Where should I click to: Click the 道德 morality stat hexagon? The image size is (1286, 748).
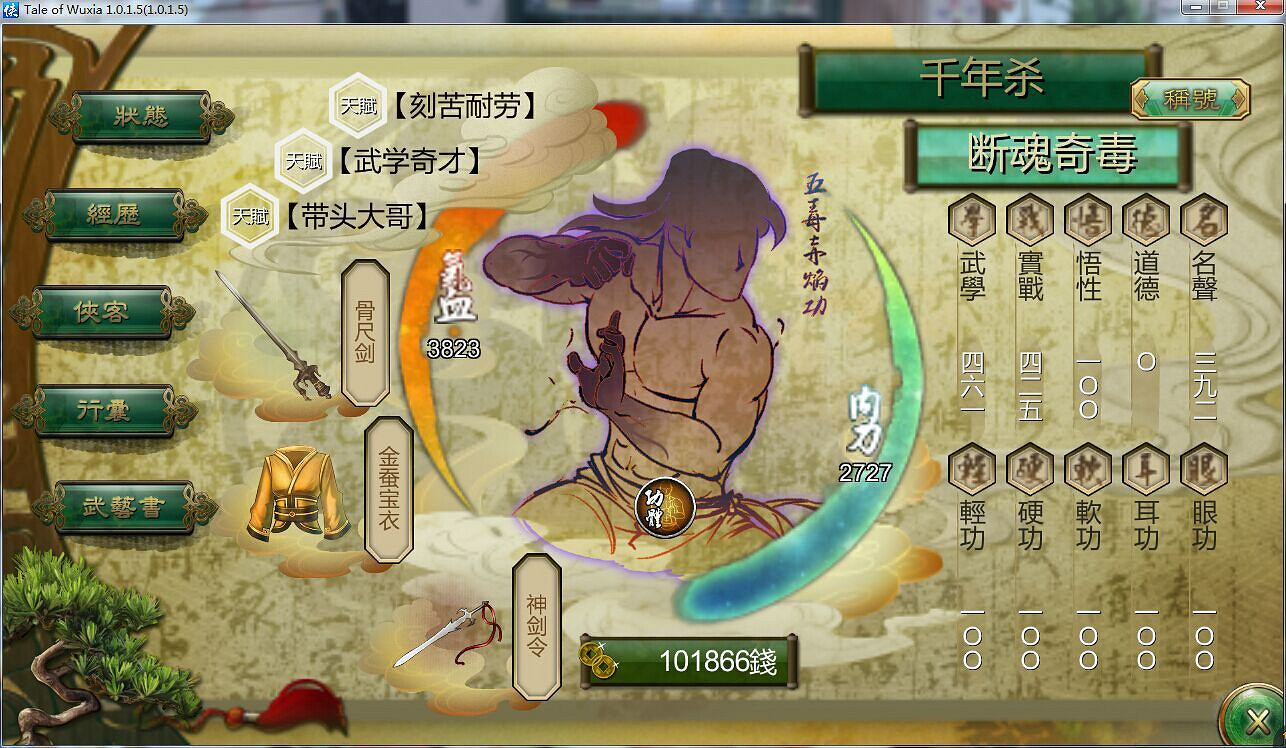pyautogui.click(x=1143, y=218)
